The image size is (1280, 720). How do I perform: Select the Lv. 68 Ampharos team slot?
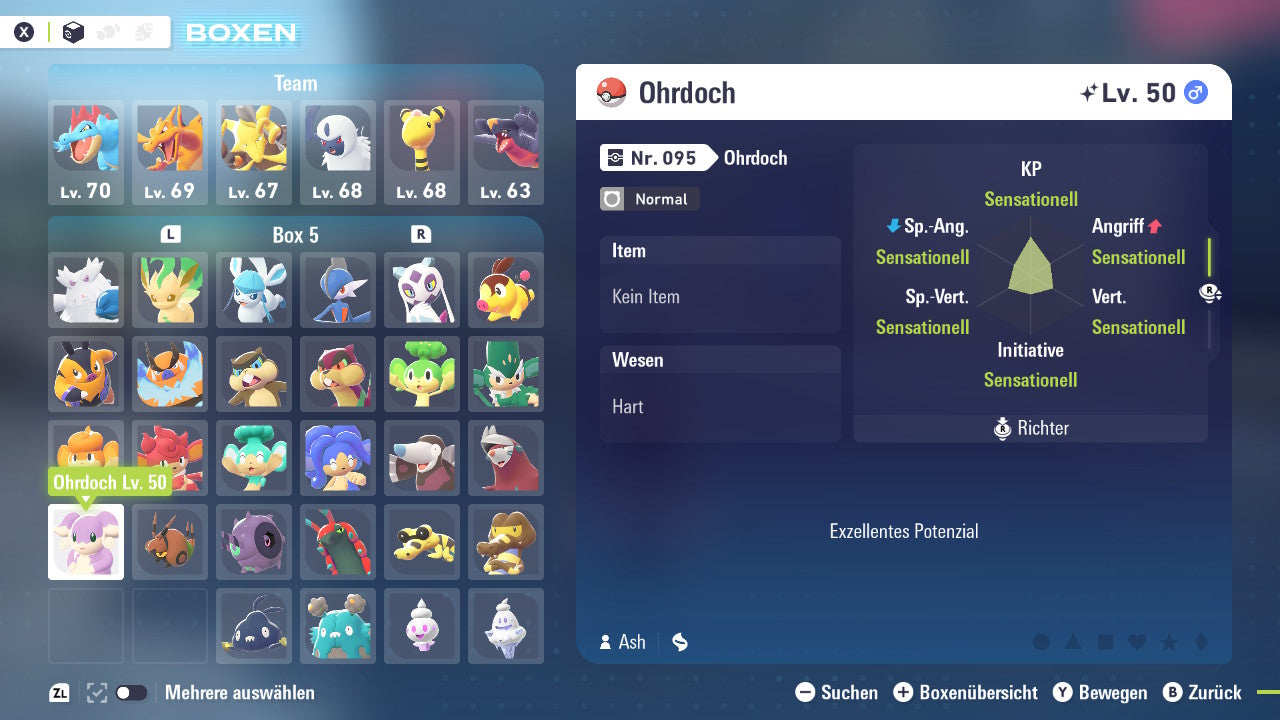(x=422, y=152)
